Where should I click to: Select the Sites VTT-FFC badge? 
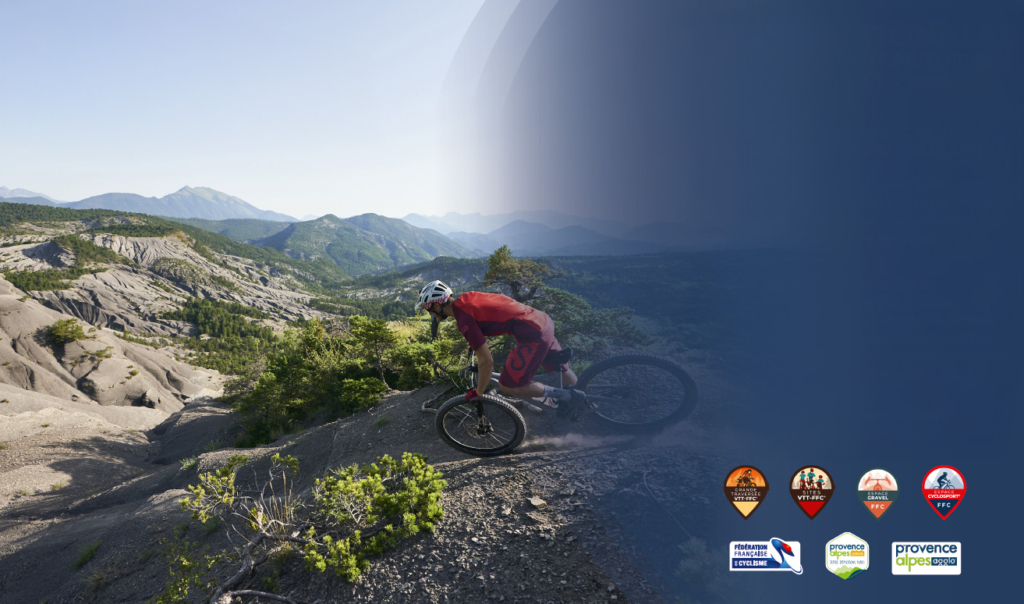tap(811, 490)
